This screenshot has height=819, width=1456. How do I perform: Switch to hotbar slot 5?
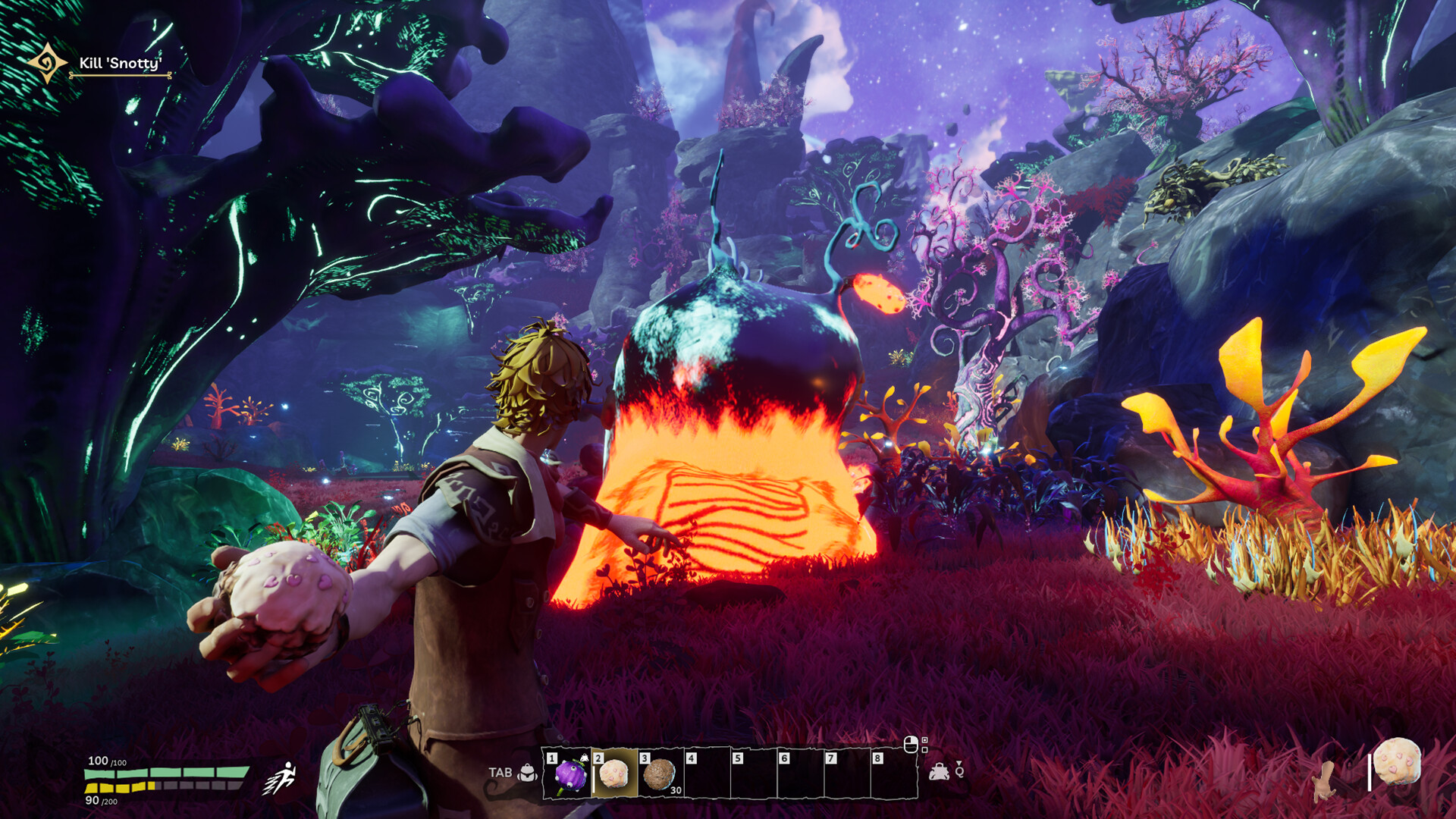point(754,774)
